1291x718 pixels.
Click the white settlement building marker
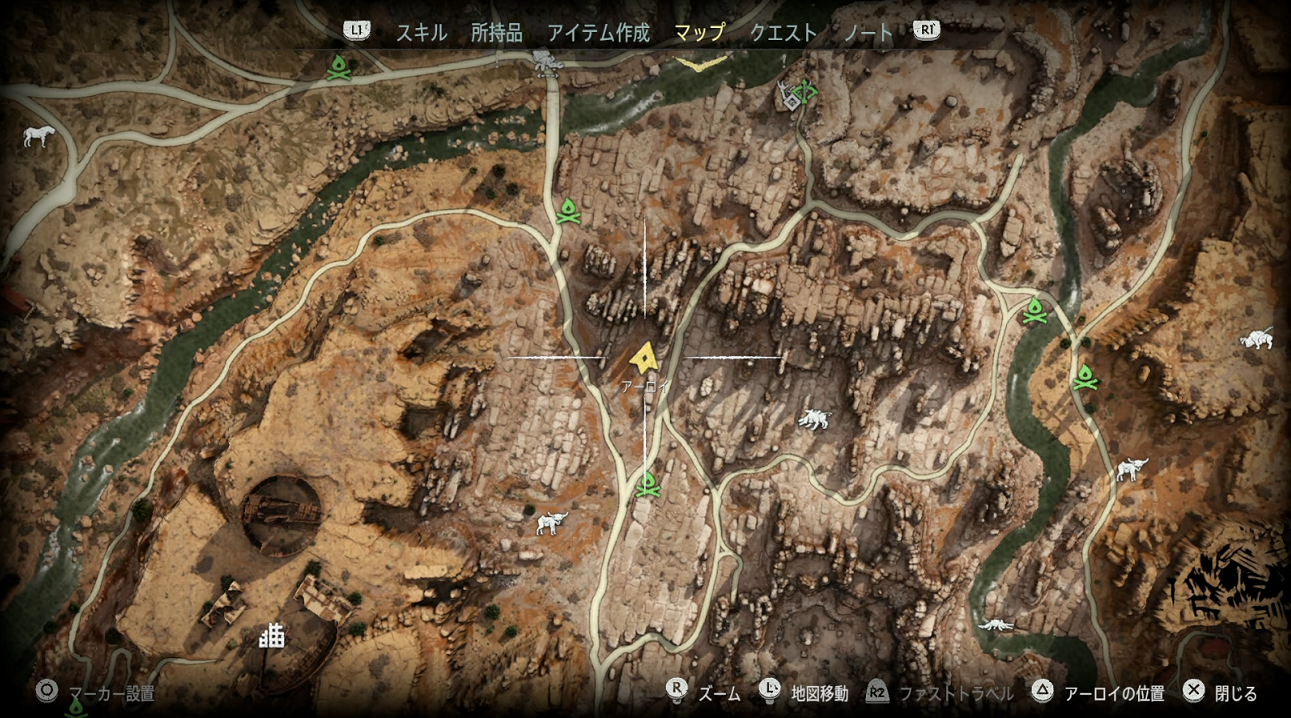pos(271,634)
